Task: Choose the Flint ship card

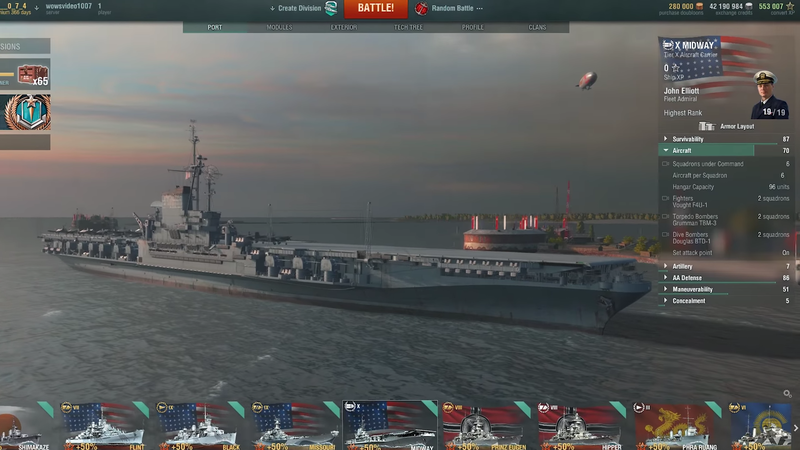Action: [x=104, y=425]
